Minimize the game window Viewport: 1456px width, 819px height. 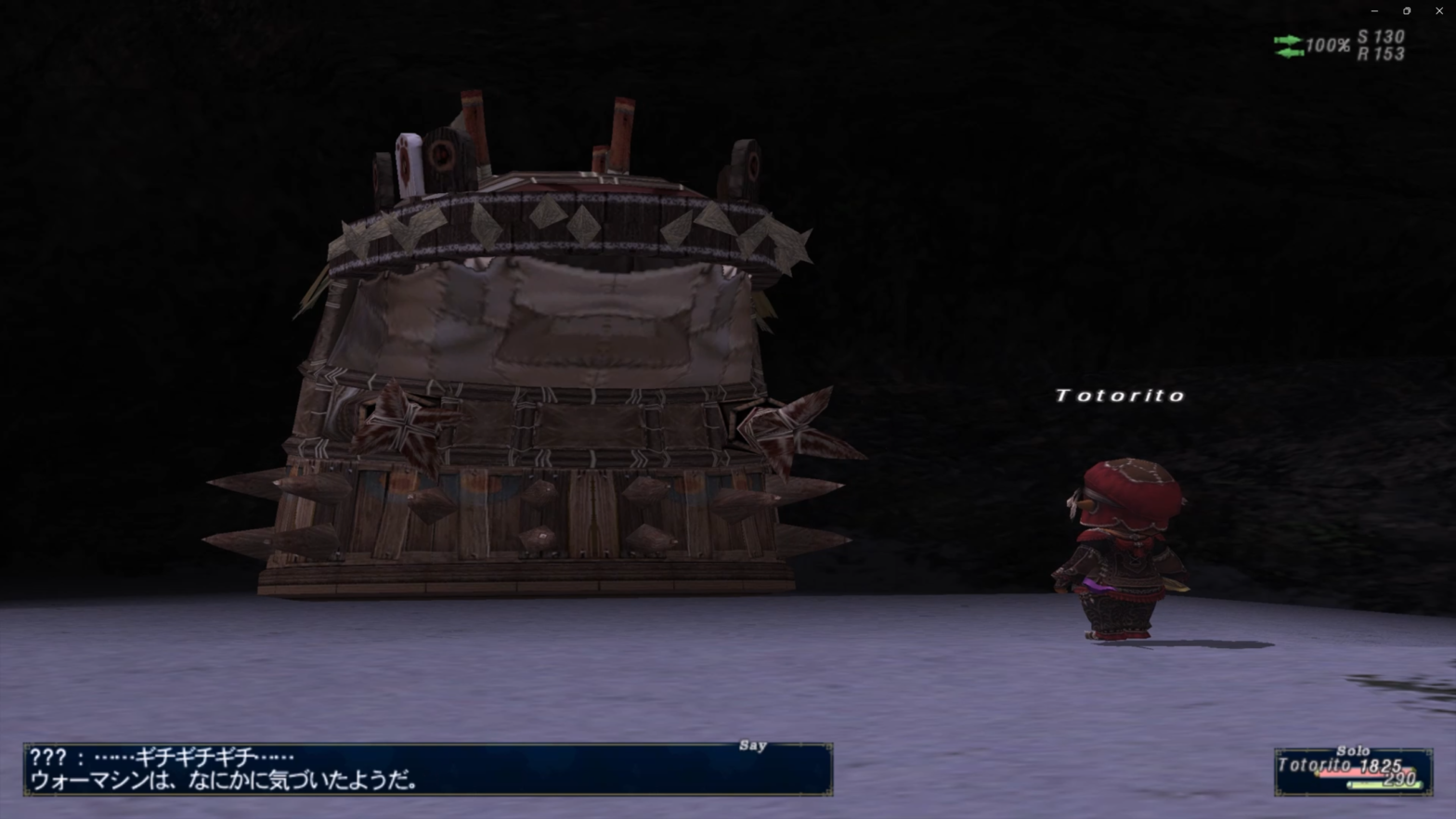[x=1374, y=11]
